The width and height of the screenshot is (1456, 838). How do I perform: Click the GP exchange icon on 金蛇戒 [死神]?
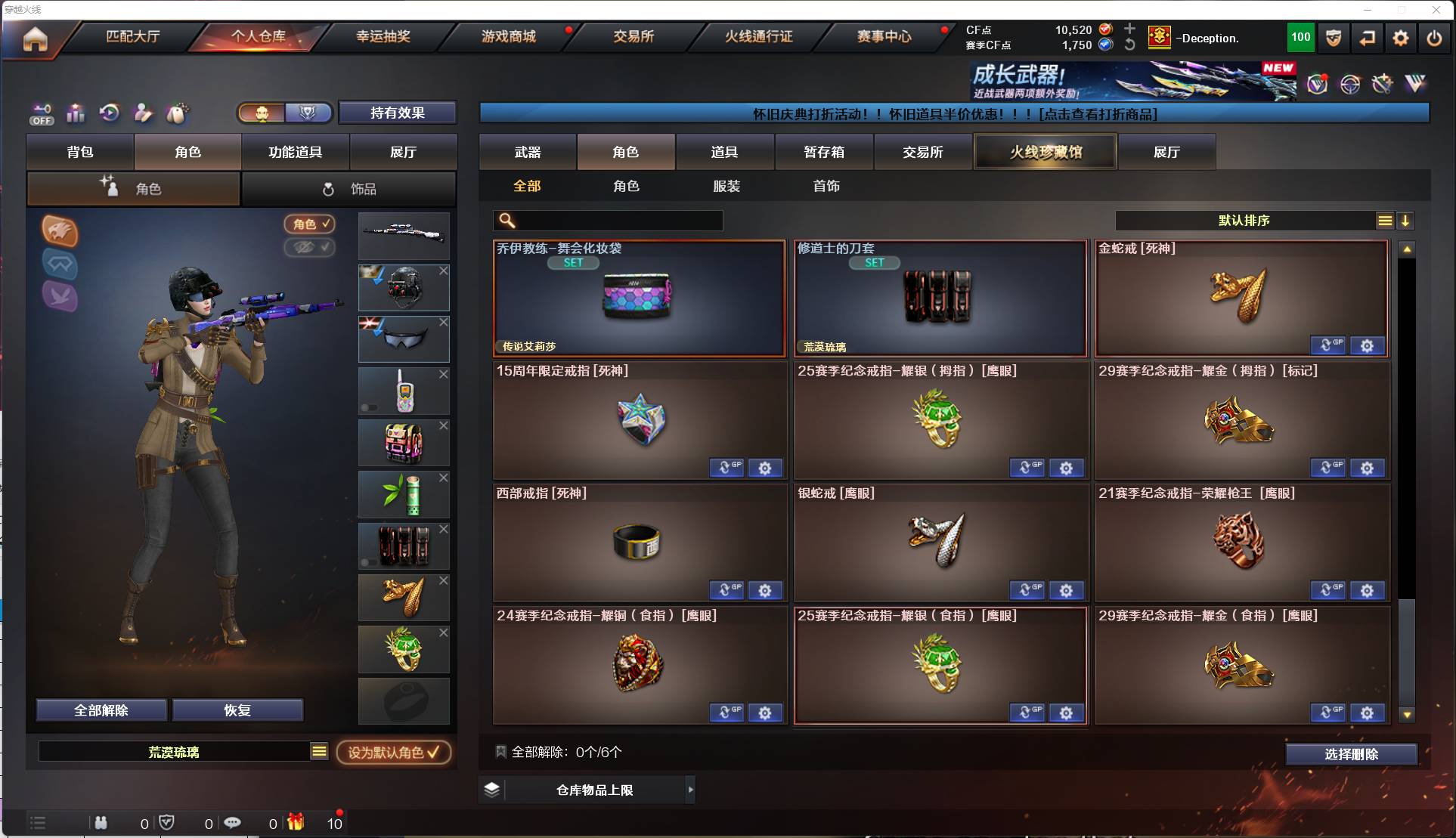(1329, 345)
